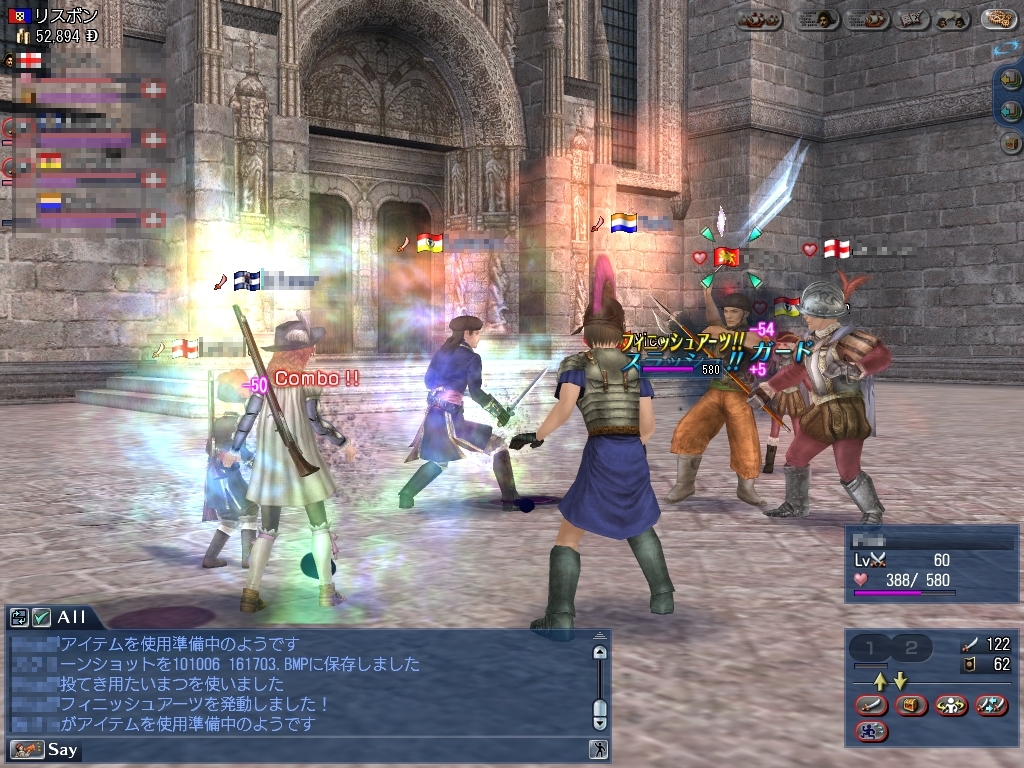1024x768 pixels.
Task: Click the yellow arrow window button
Action: 1011,80
